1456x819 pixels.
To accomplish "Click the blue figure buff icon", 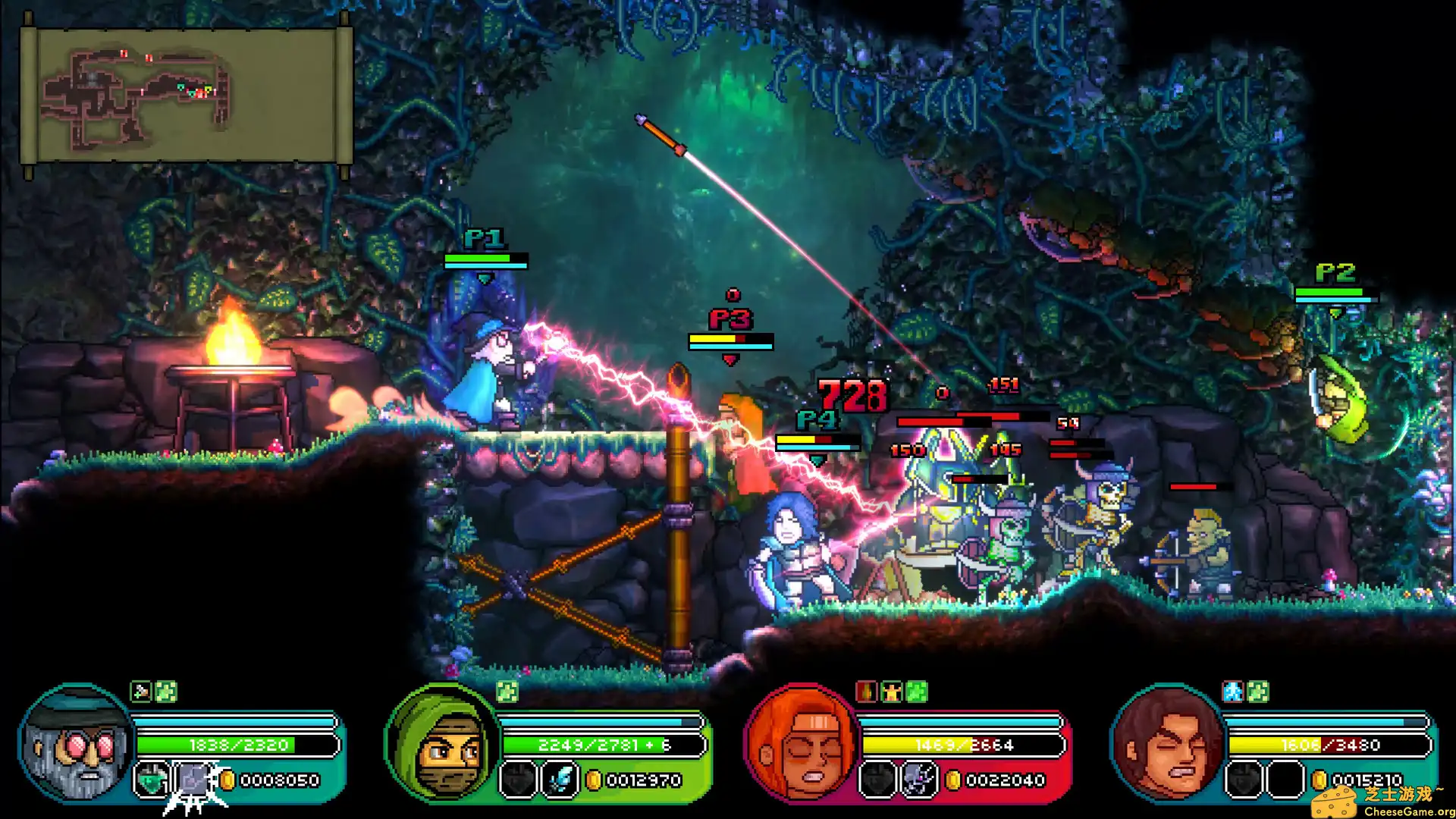I will coord(1233,692).
